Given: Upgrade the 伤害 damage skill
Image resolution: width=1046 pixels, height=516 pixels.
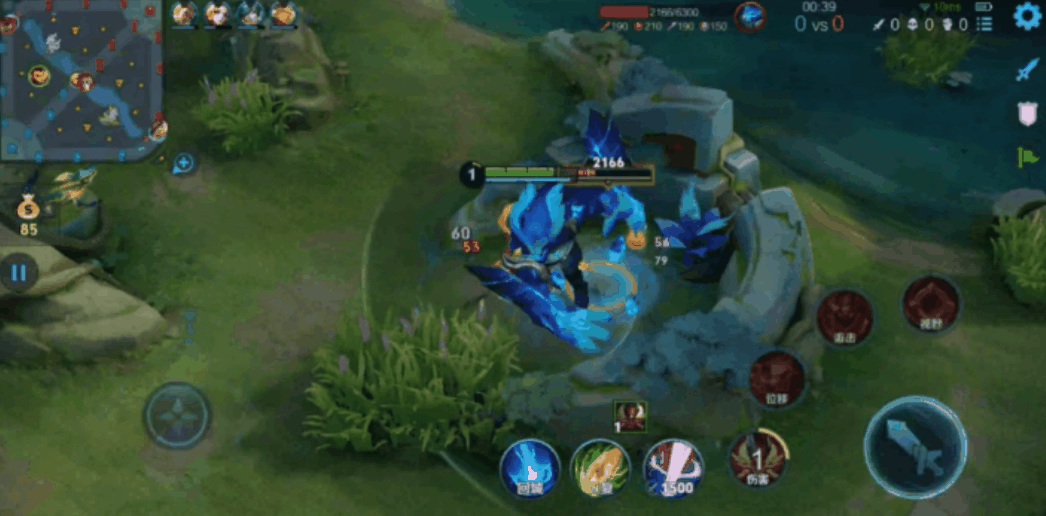Looking at the screenshot, I should pos(758,460).
